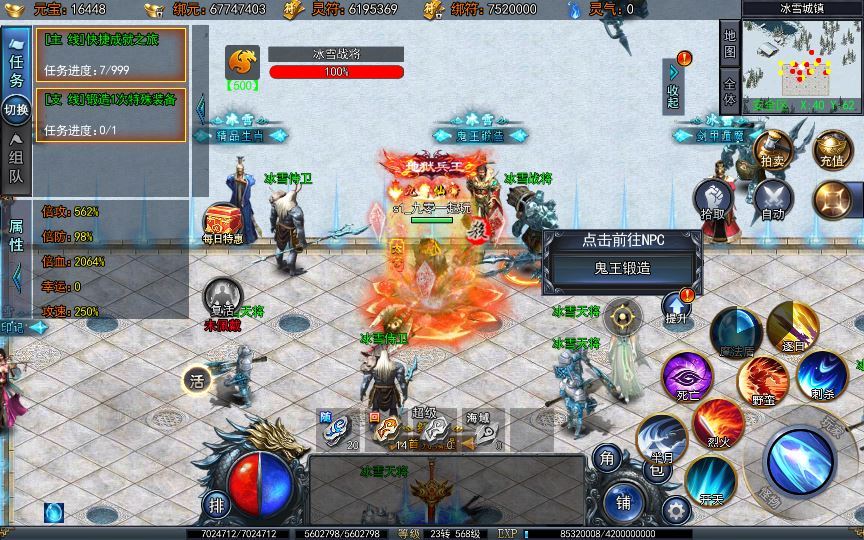Toggle the 自动 auto-battle button
This screenshot has width=864, height=540.
[x=773, y=199]
